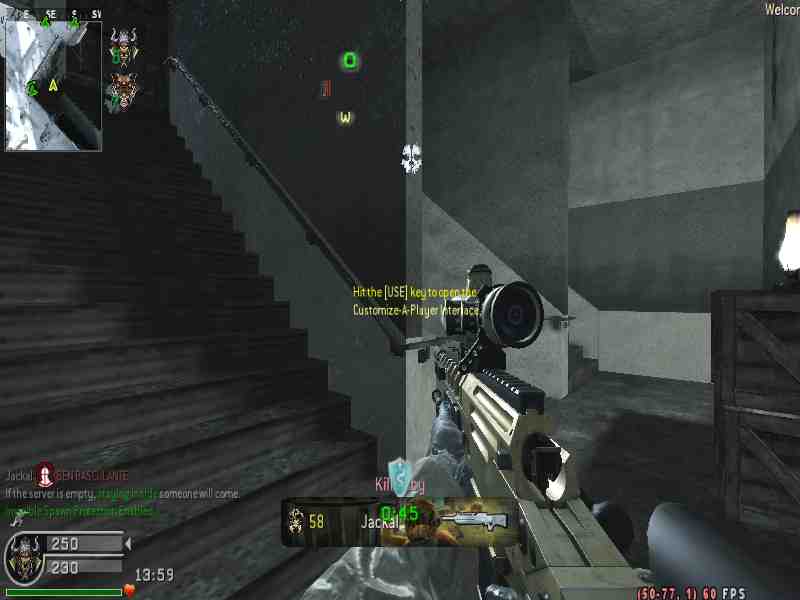Click the white skull death marker
This screenshot has width=800, height=600.
(x=412, y=157)
